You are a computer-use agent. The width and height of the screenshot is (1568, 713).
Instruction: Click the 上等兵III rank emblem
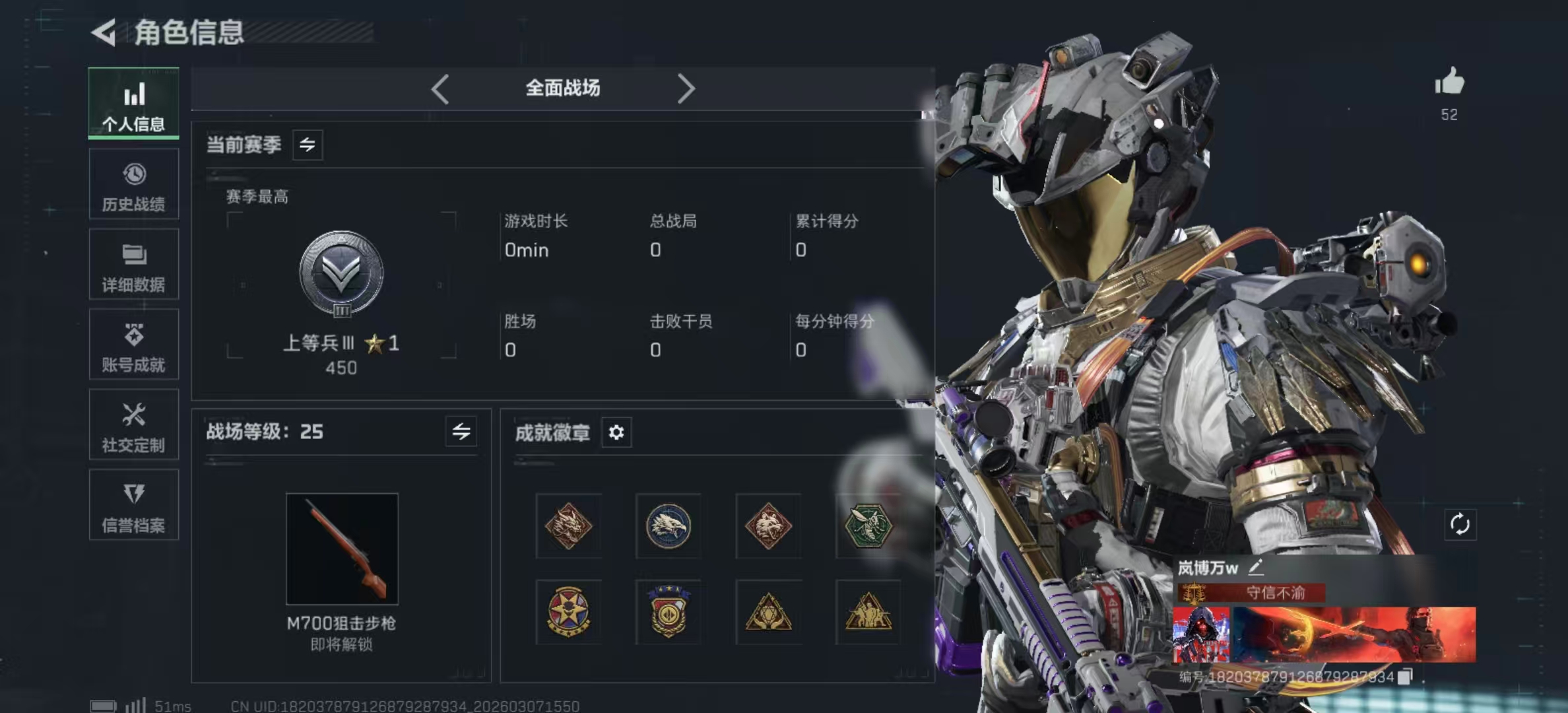point(341,273)
